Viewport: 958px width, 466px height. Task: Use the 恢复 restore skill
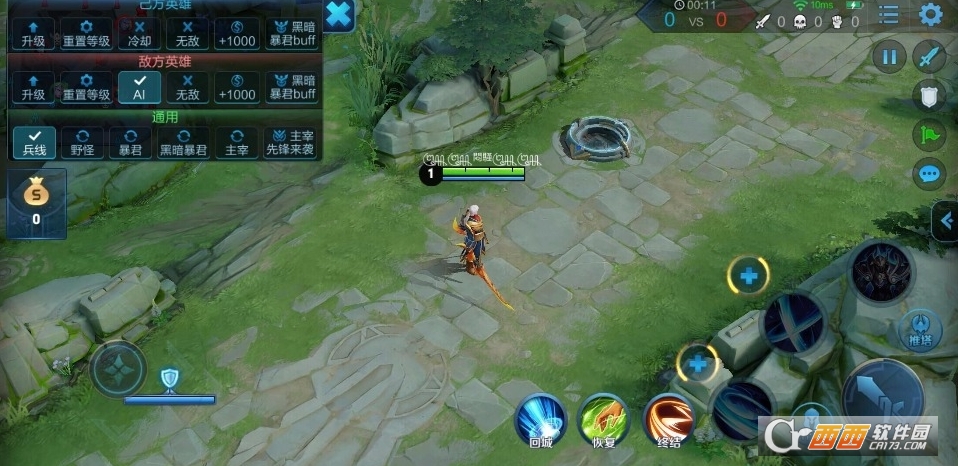click(605, 418)
